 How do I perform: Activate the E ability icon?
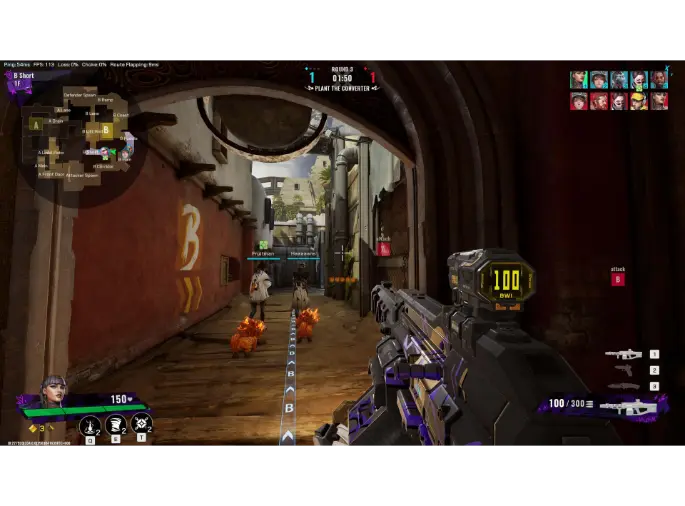(116, 426)
